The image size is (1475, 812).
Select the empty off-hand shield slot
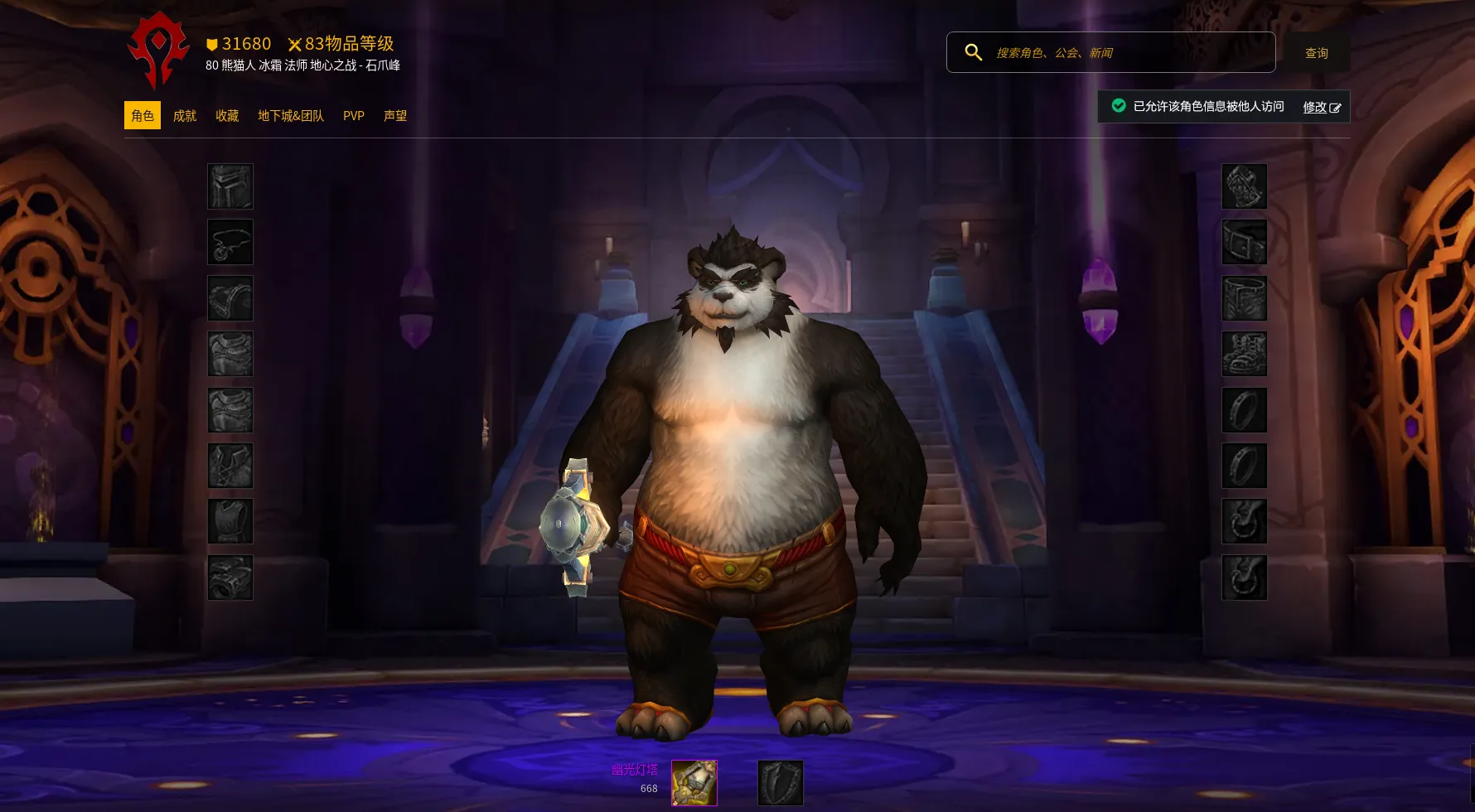coord(781,783)
